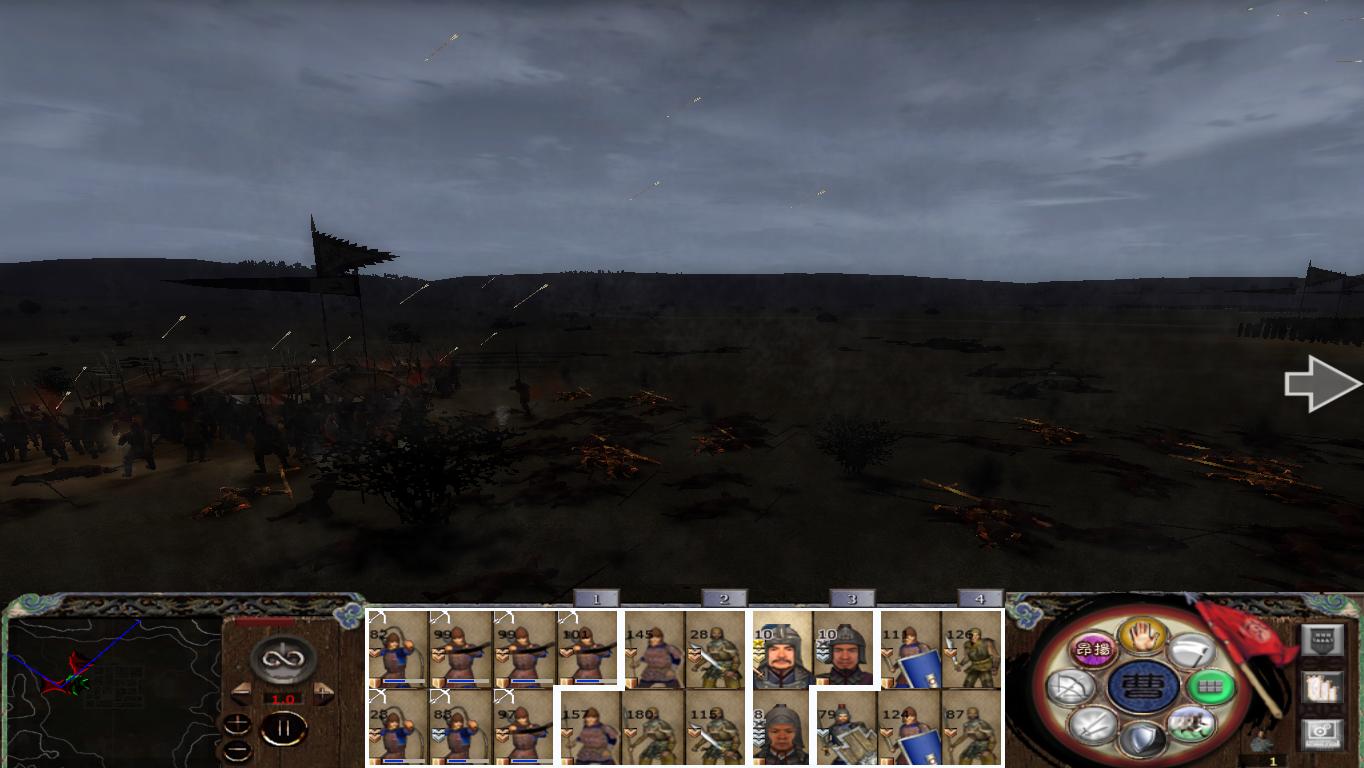Select the charging cavalry icon

pos(1193,723)
